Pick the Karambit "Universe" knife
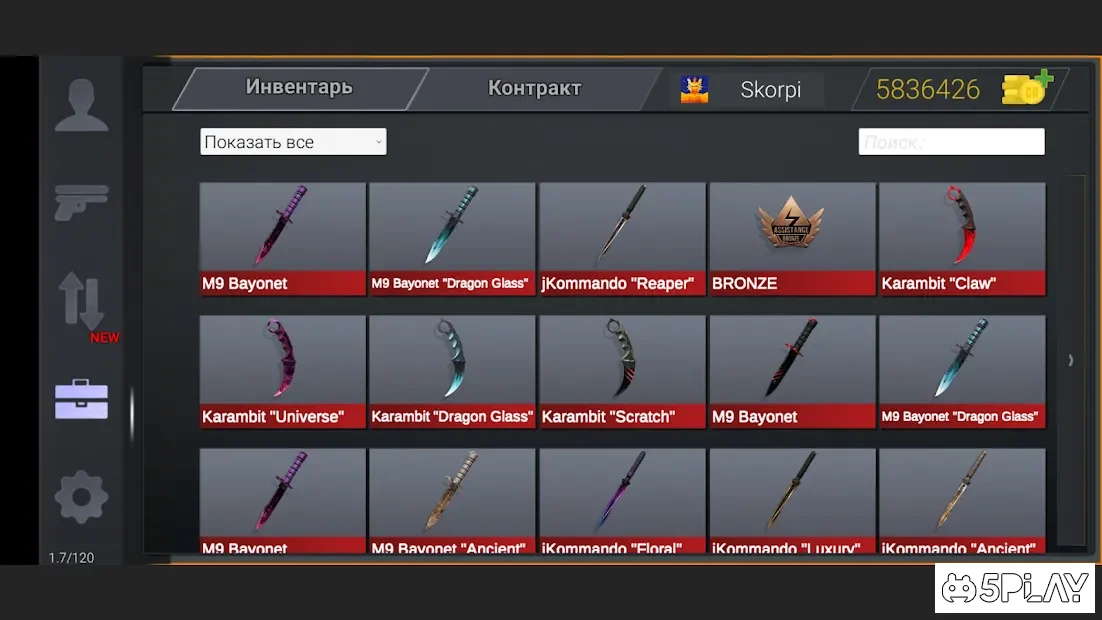This screenshot has width=1102, height=620. (283, 371)
